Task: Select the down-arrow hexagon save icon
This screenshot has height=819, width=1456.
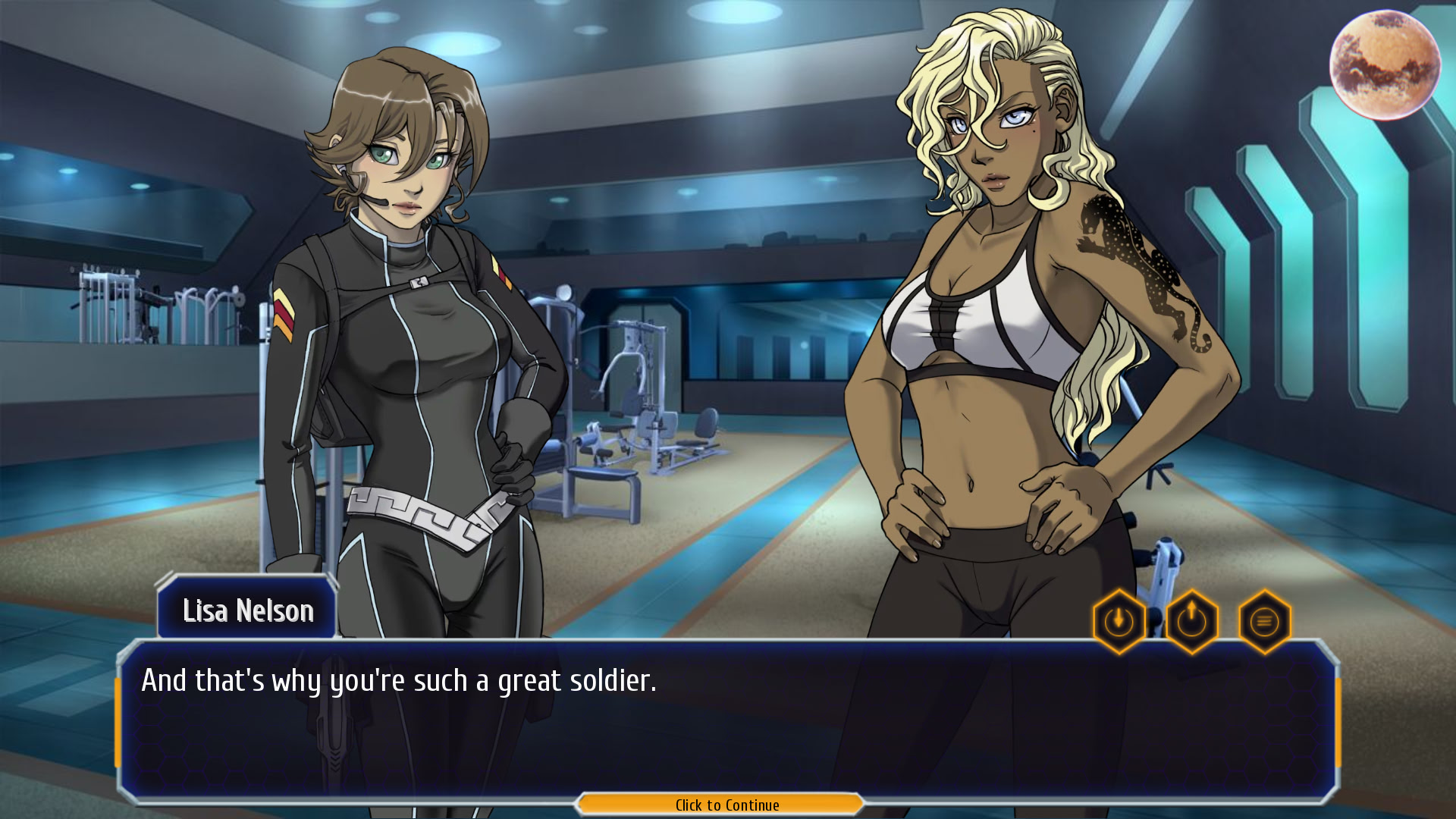Action: (x=1119, y=622)
